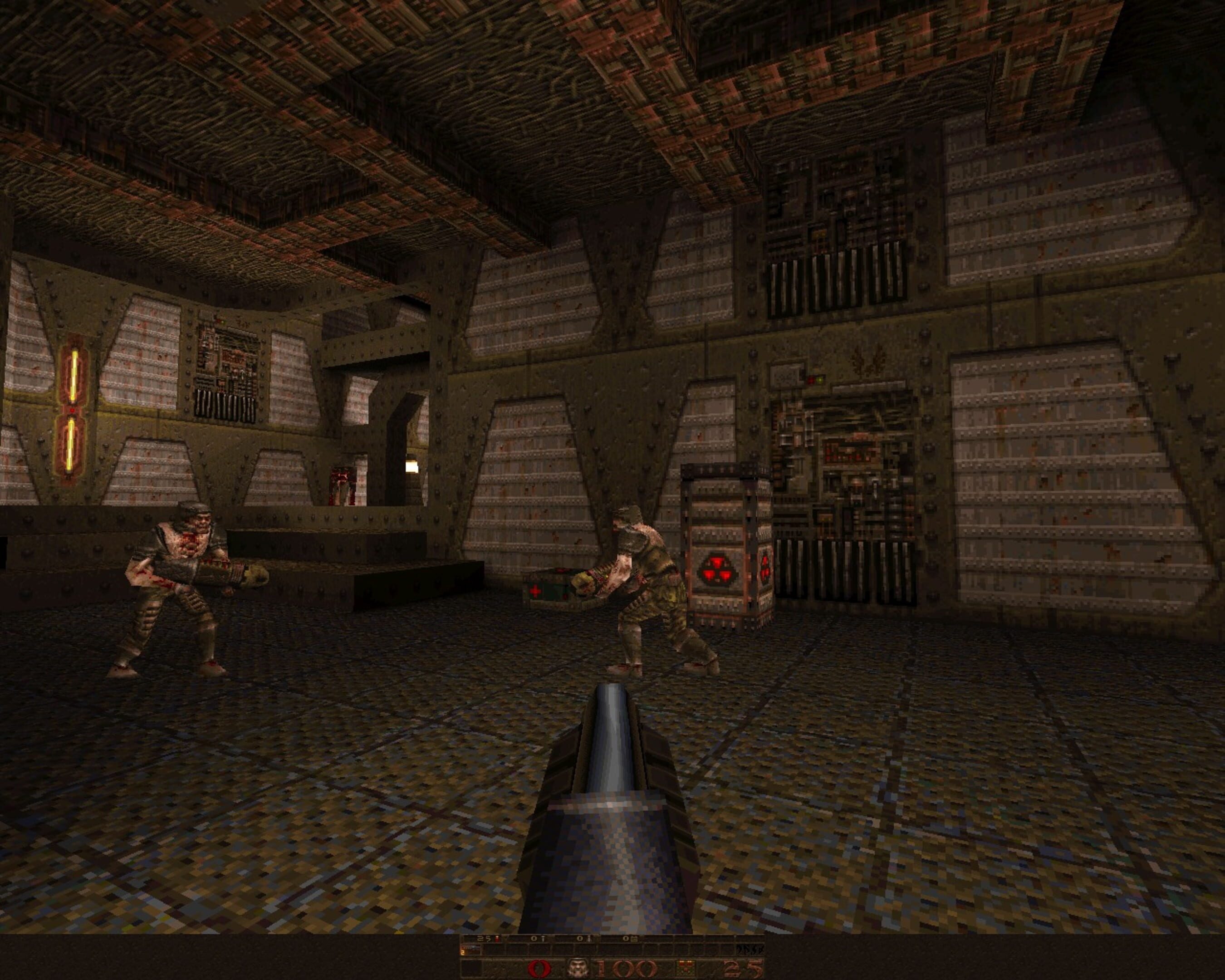
Task: Click the red indicator light on the control panel
Action: (811, 380)
